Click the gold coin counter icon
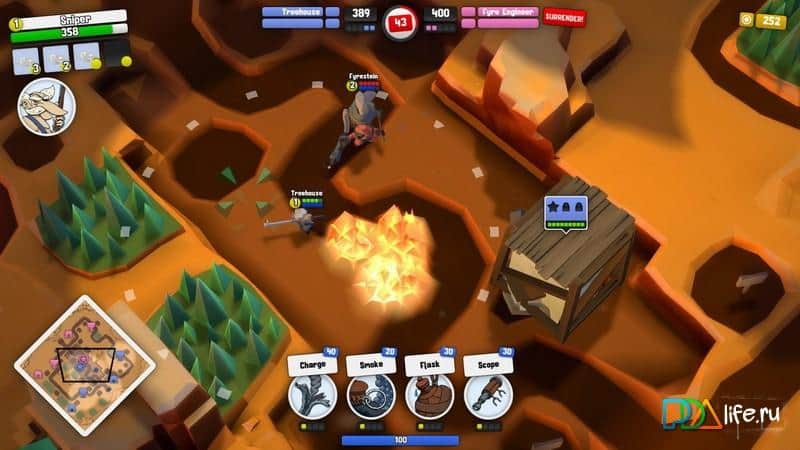The width and height of the screenshot is (800, 450). [x=747, y=20]
